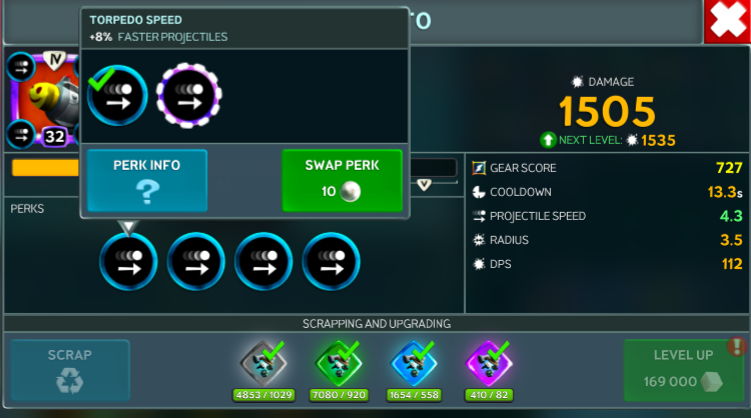Close the gear screen with red X
This screenshot has height=418, width=751.
[x=727, y=22]
